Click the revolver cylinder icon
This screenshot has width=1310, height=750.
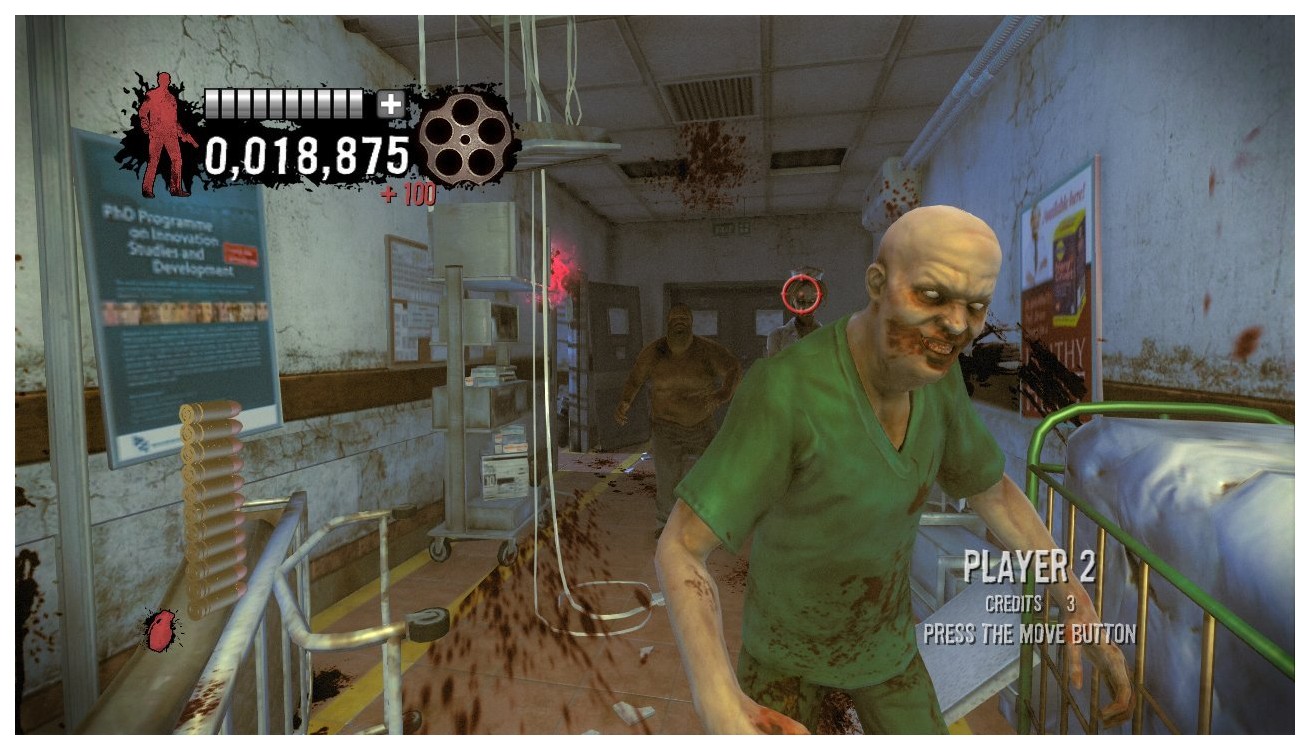(465, 138)
